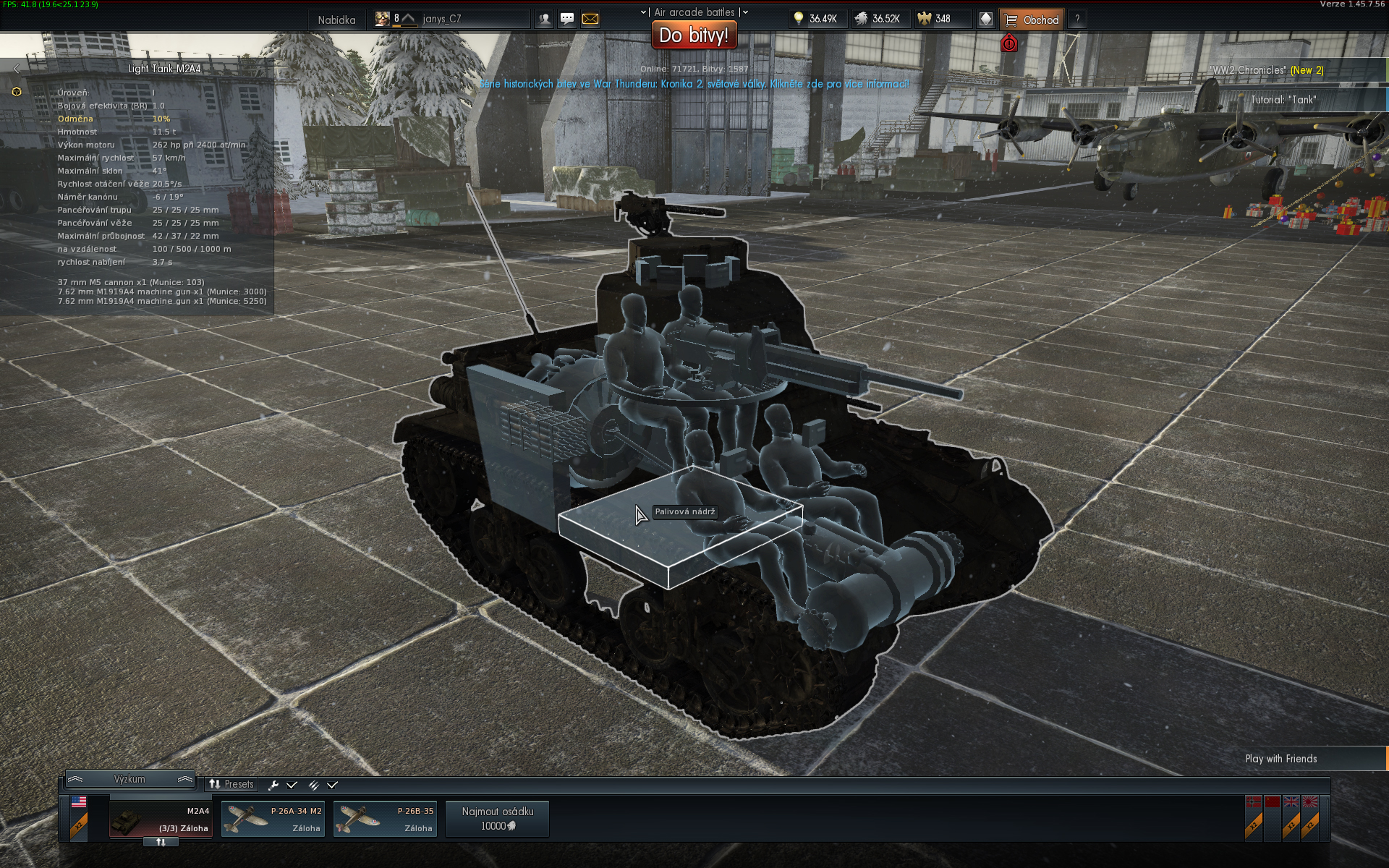Open crew settings gear beside vehicle stats

pos(16,90)
